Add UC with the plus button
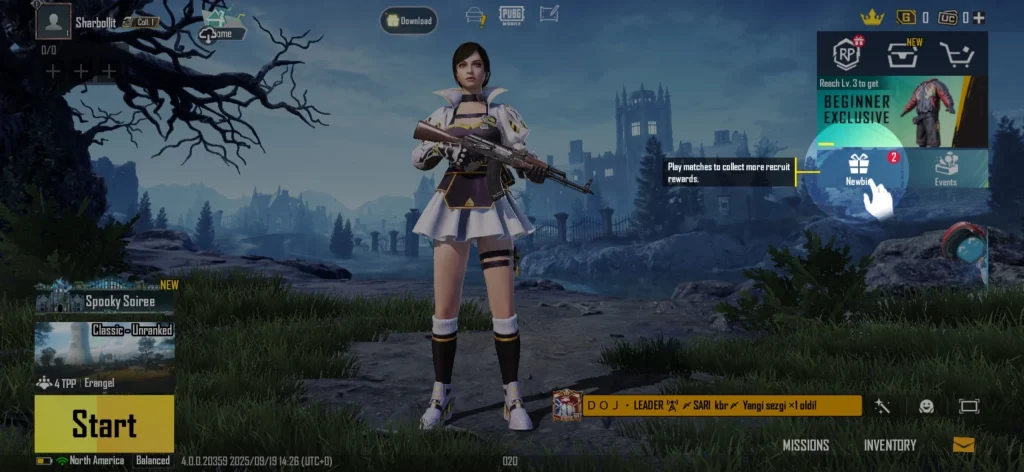The height and width of the screenshot is (472, 1024). pyautogui.click(x=979, y=17)
